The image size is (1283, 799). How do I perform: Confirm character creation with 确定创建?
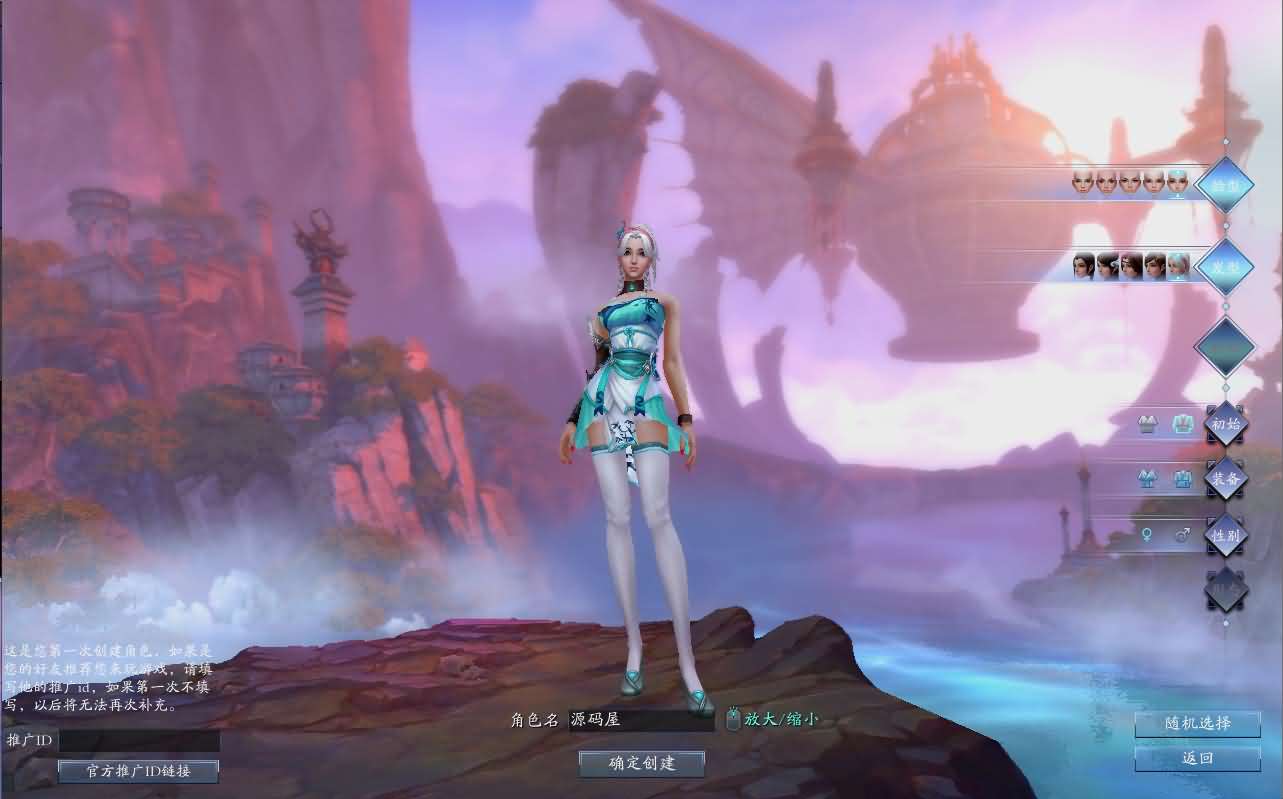tap(642, 764)
